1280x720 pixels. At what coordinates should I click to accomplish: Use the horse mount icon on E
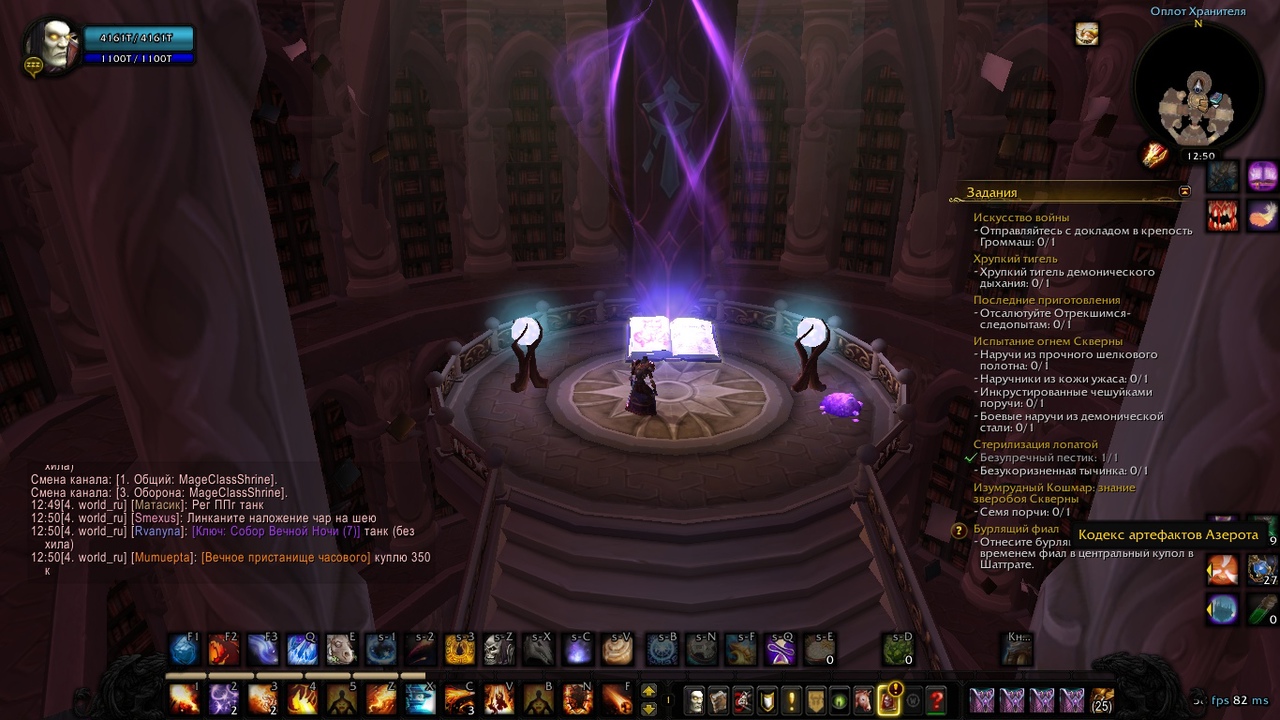(x=341, y=650)
